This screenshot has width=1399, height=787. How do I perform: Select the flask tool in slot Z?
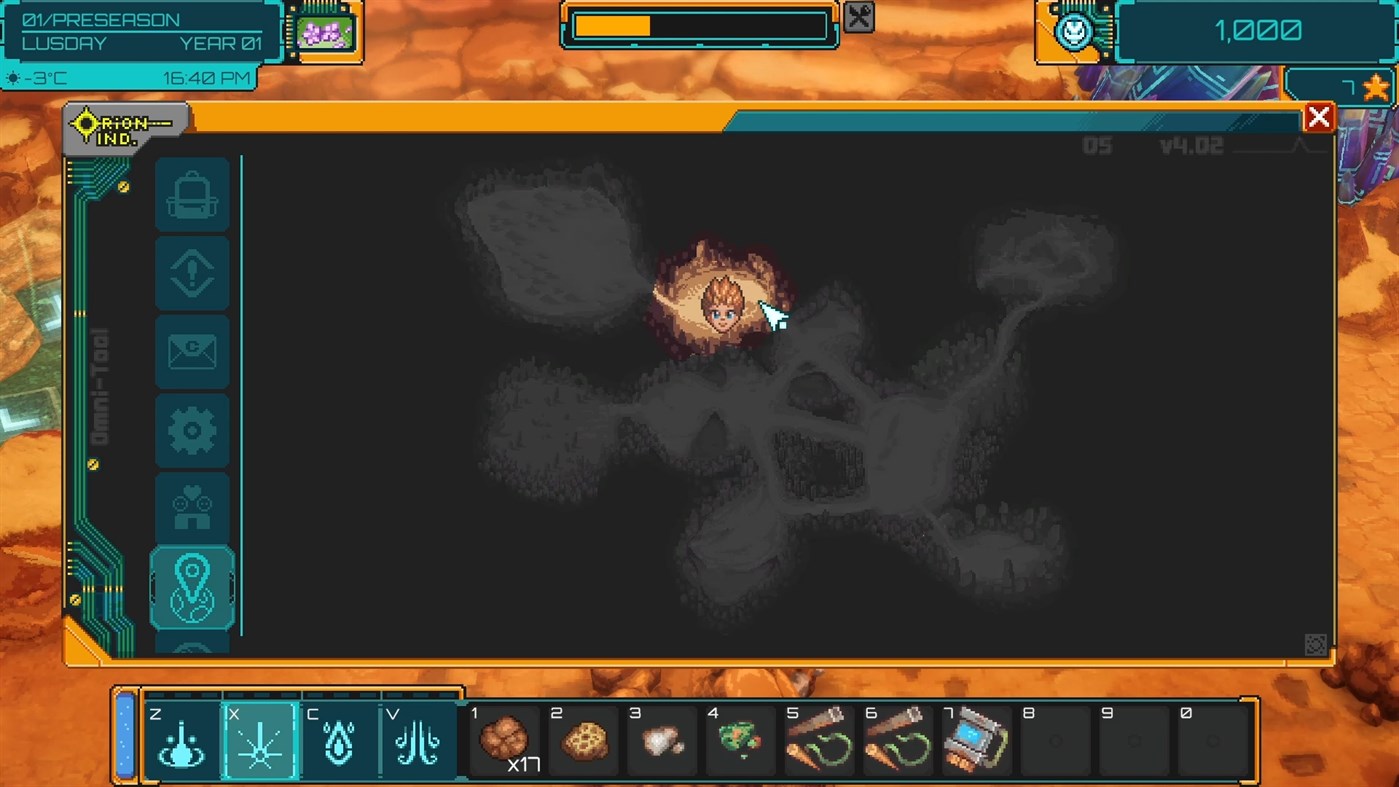click(181, 740)
